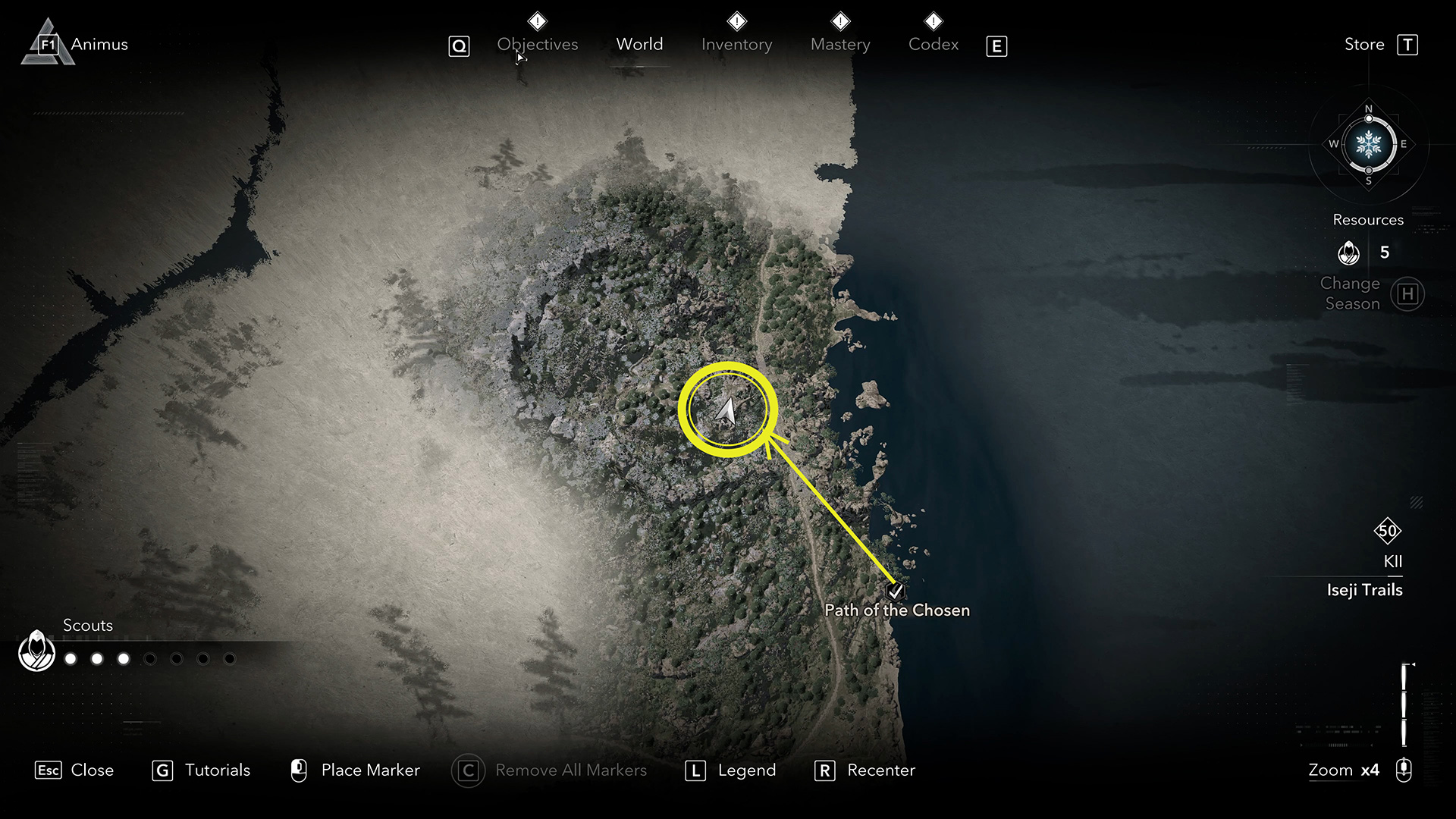Select the Path of the Chosen marker
This screenshot has height=819, width=1456.
tap(896, 591)
